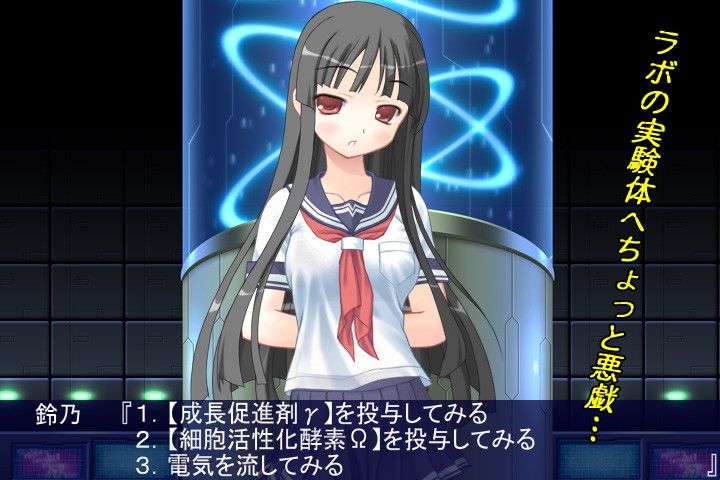Choose option 1 成長促進剤γ を投与してみる
This screenshot has width=720, height=480.
(312, 413)
